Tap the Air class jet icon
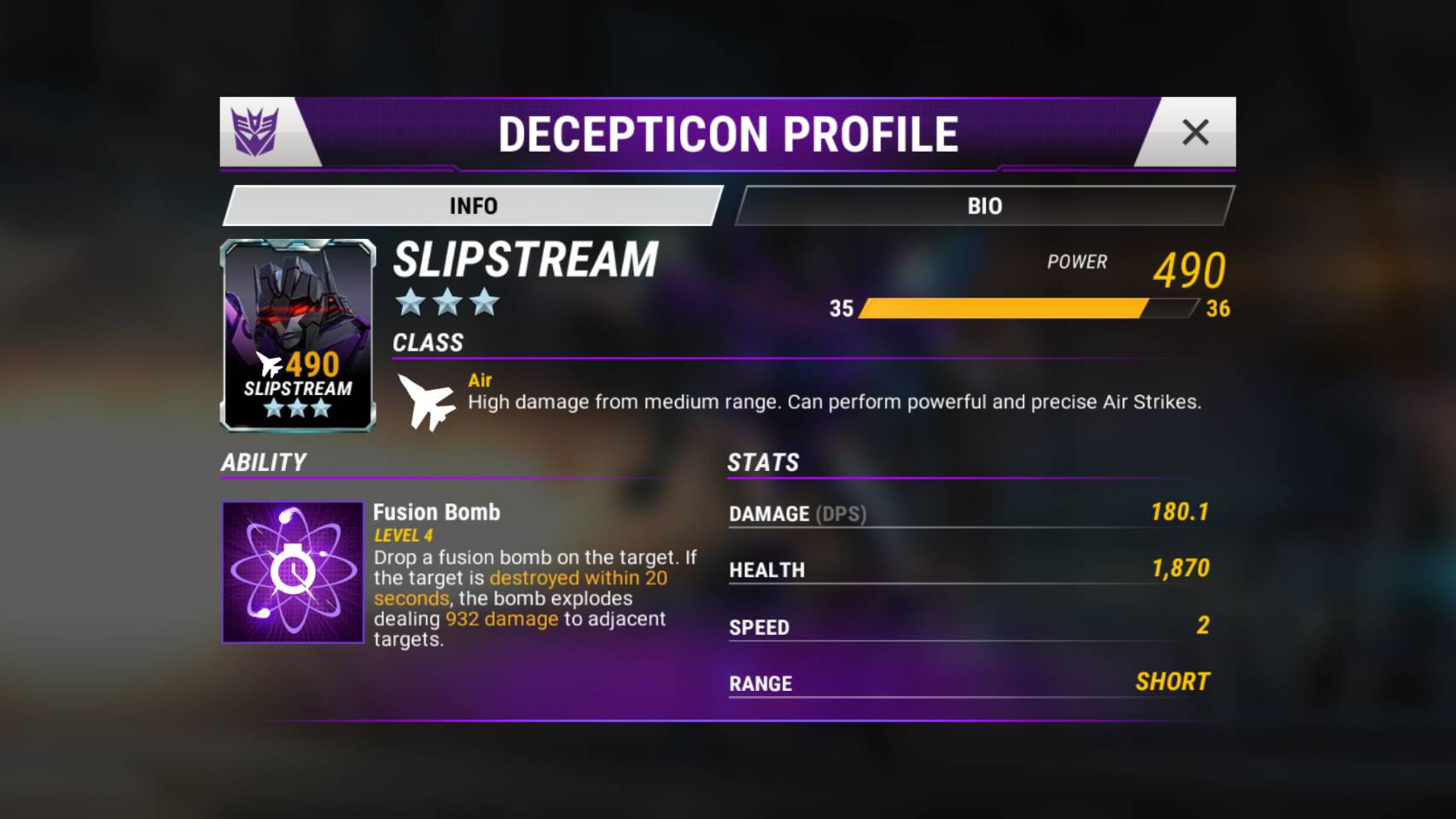The image size is (1456, 819). 427,402
